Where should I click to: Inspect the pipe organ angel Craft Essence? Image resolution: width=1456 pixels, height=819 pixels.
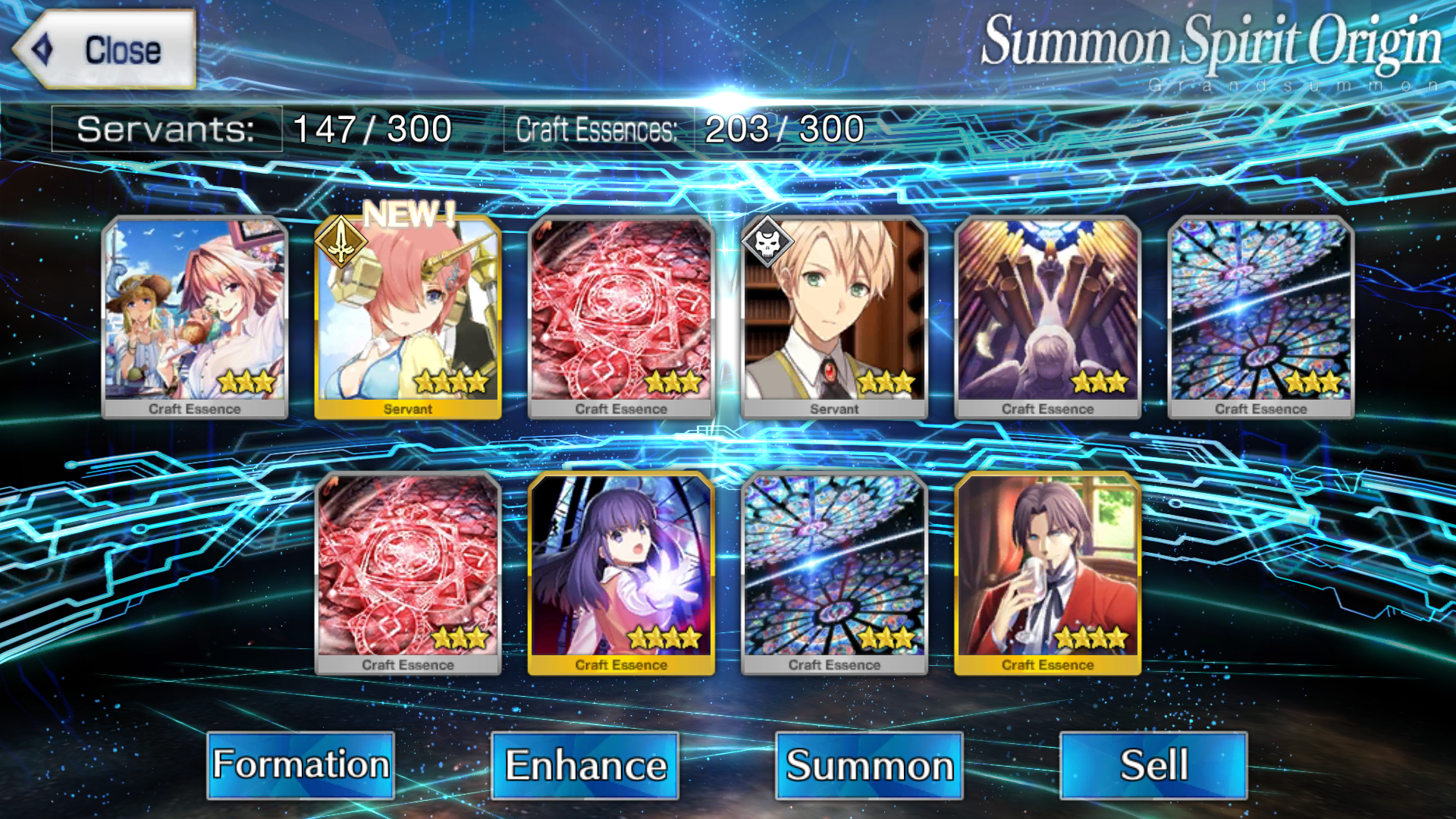click(1047, 317)
